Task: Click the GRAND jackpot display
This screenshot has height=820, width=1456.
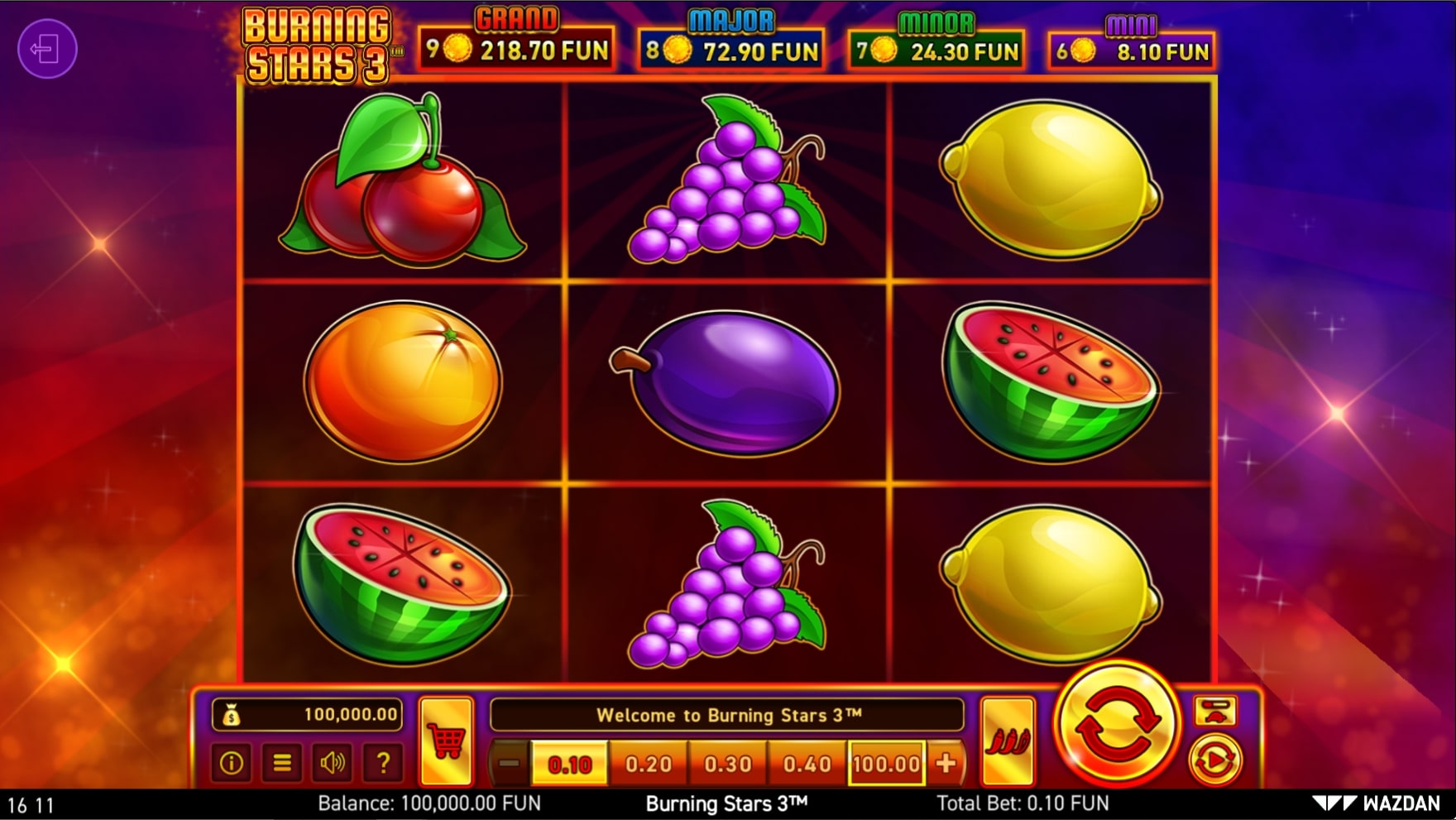Action: 517,40
